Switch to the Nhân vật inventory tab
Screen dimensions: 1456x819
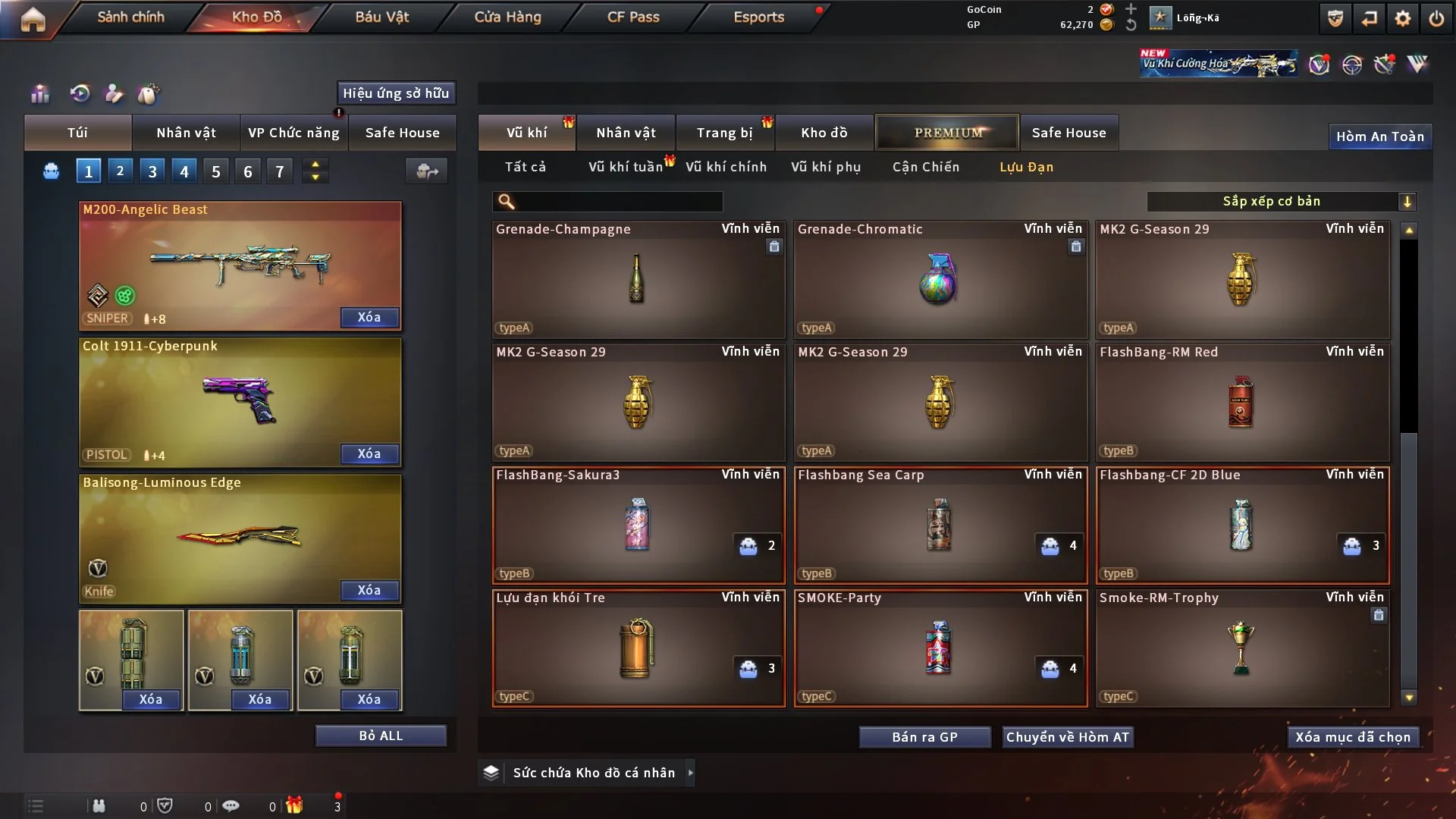coord(626,133)
